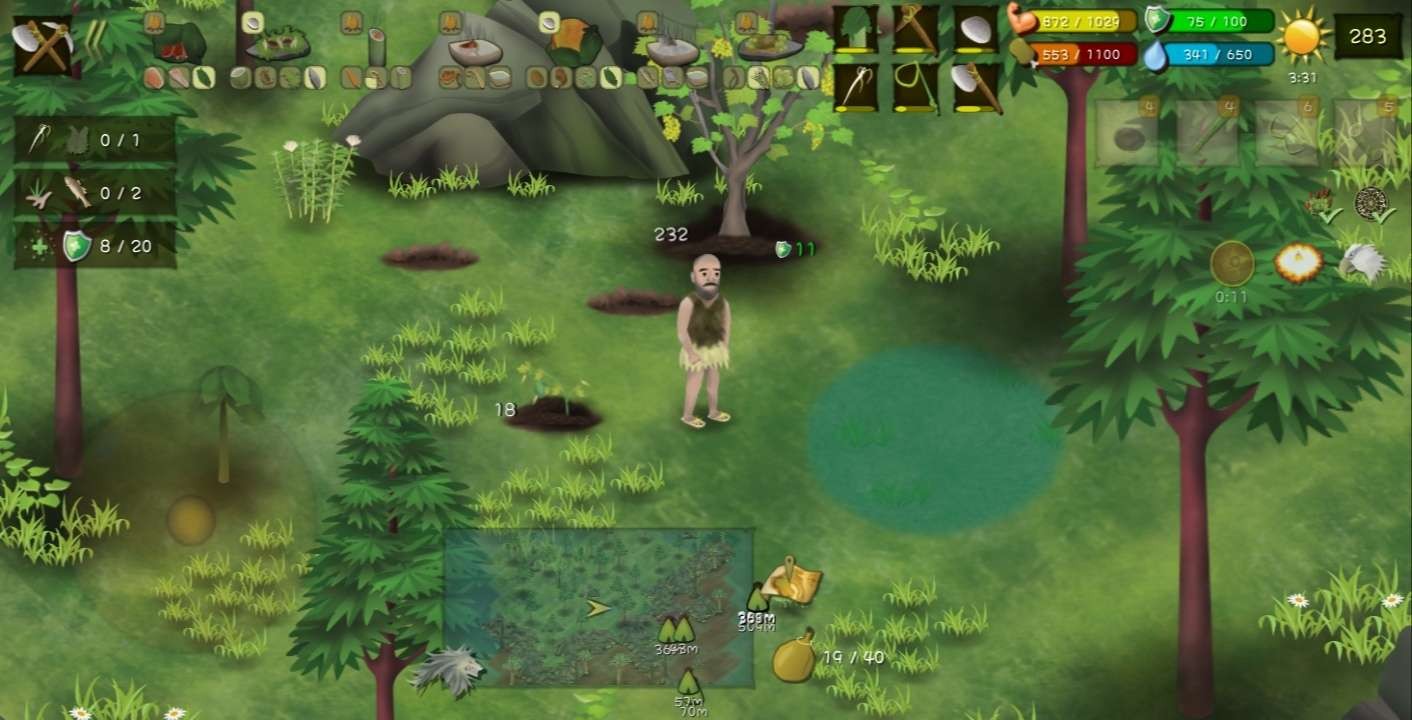
Task: Select the raw meat on leaf recipe
Action: pyautogui.click(x=179, y=44)
